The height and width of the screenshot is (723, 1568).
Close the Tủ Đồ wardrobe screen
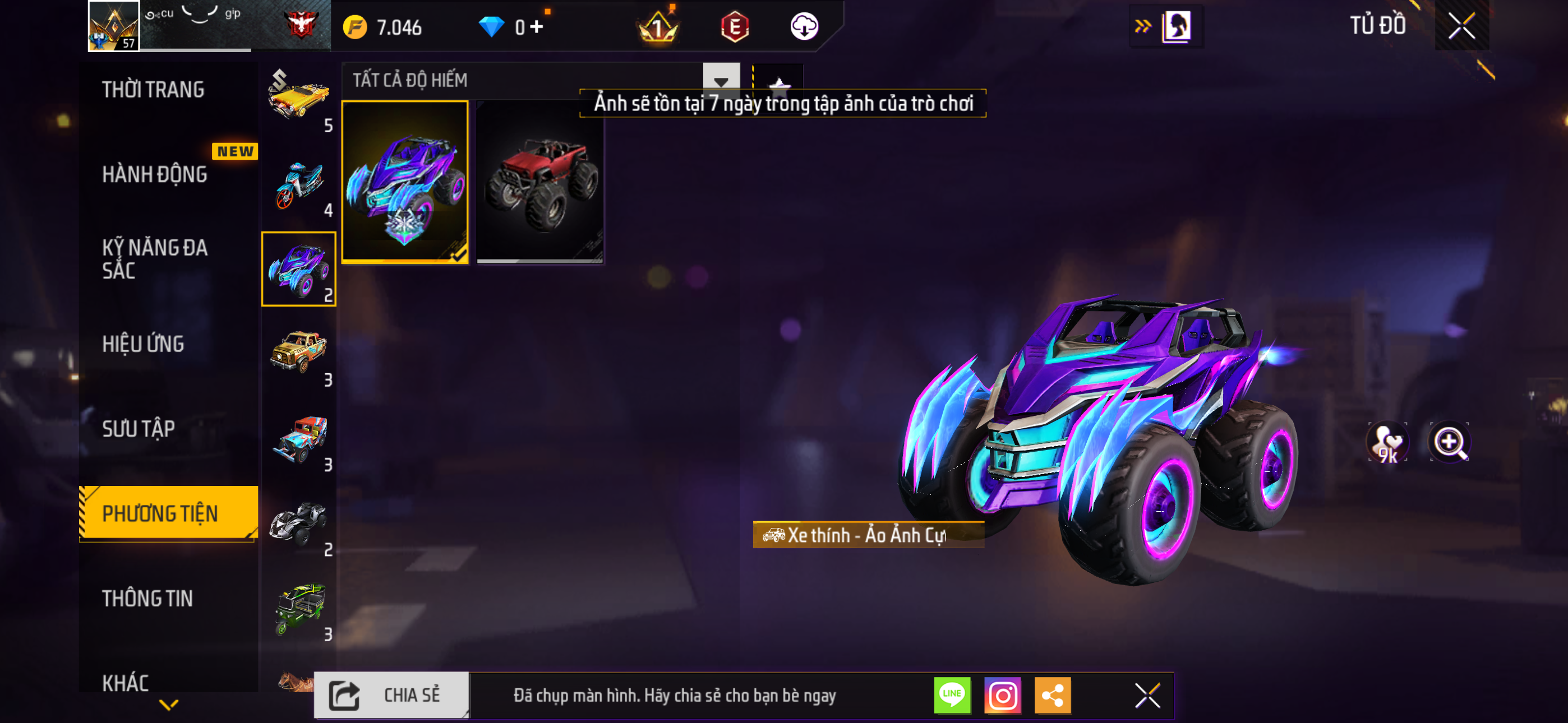(x=1461, y=26)
